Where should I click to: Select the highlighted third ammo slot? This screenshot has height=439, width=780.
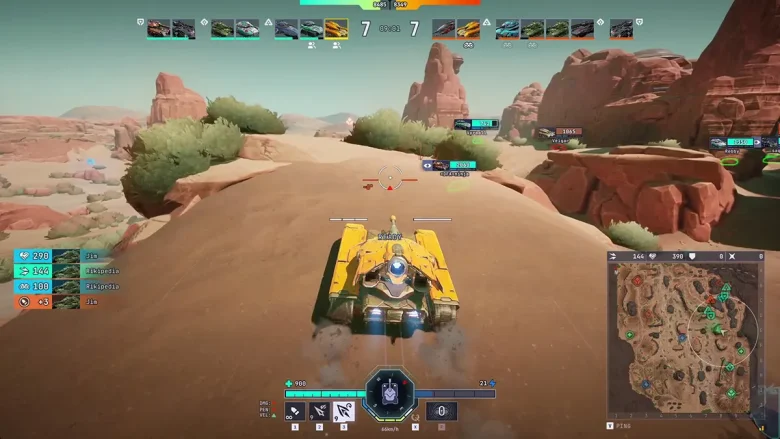(344, 410)
